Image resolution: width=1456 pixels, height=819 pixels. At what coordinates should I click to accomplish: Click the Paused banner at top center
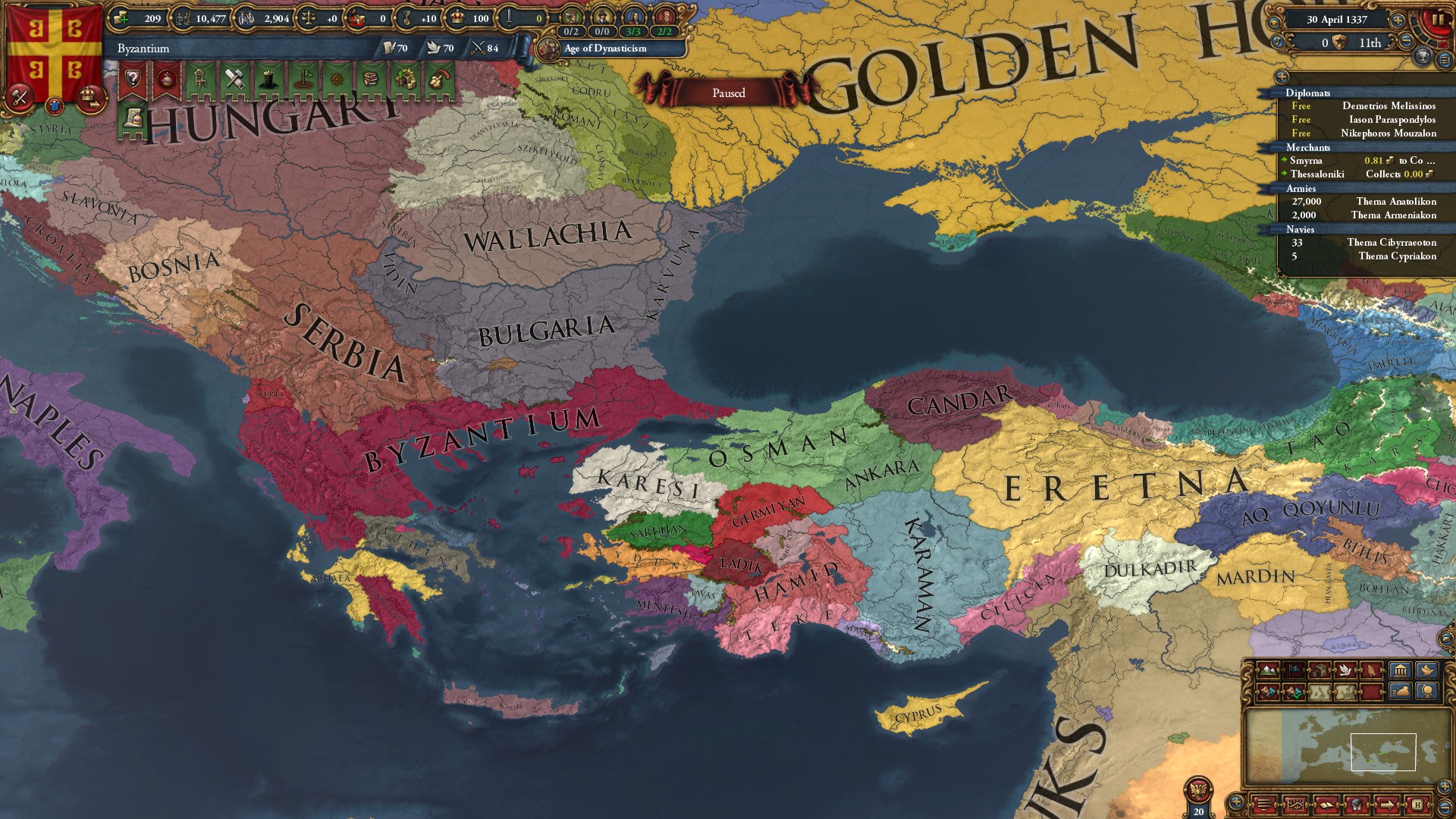730,93
